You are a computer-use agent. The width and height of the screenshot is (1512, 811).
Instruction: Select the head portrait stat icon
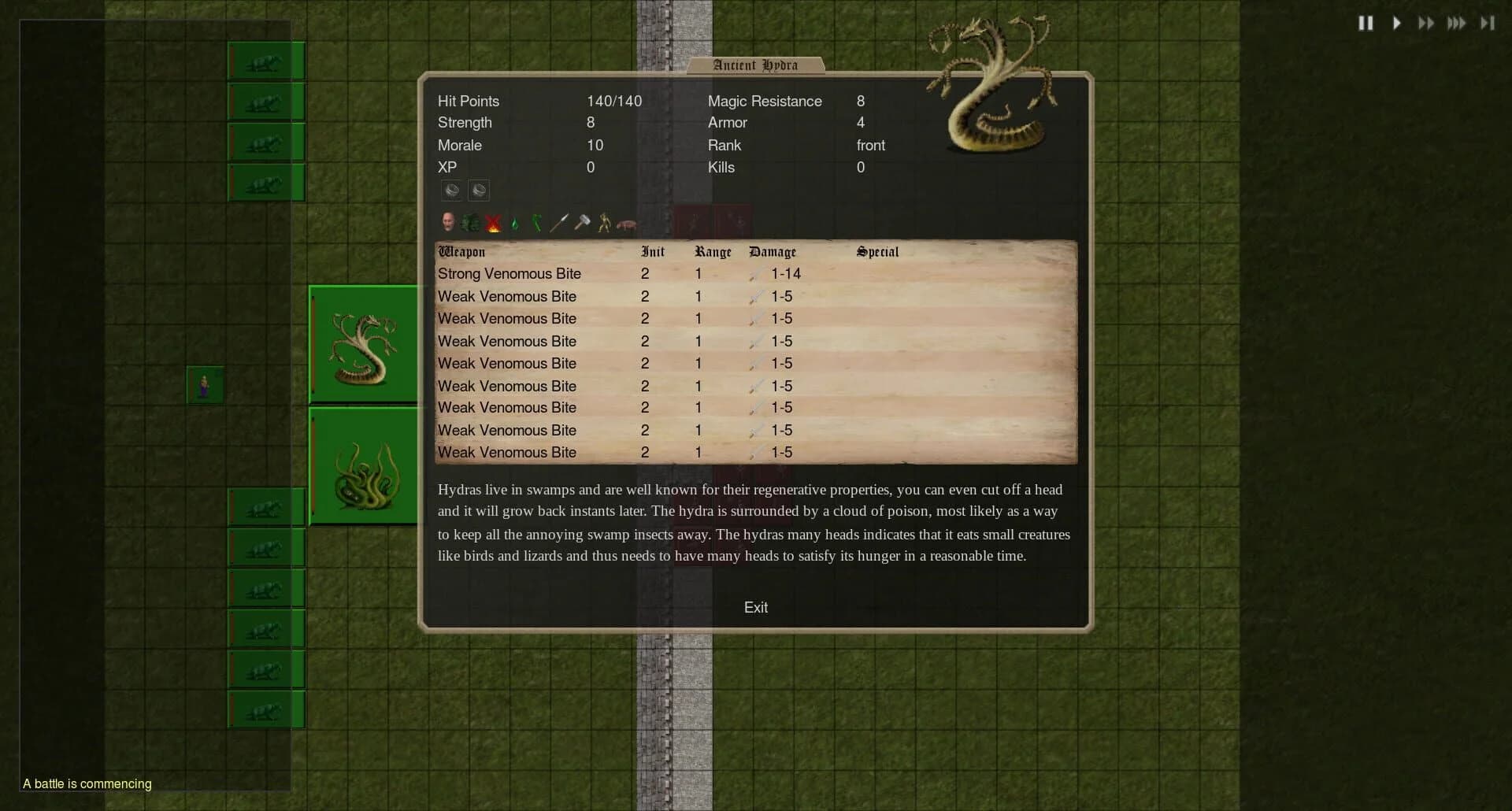449,223
